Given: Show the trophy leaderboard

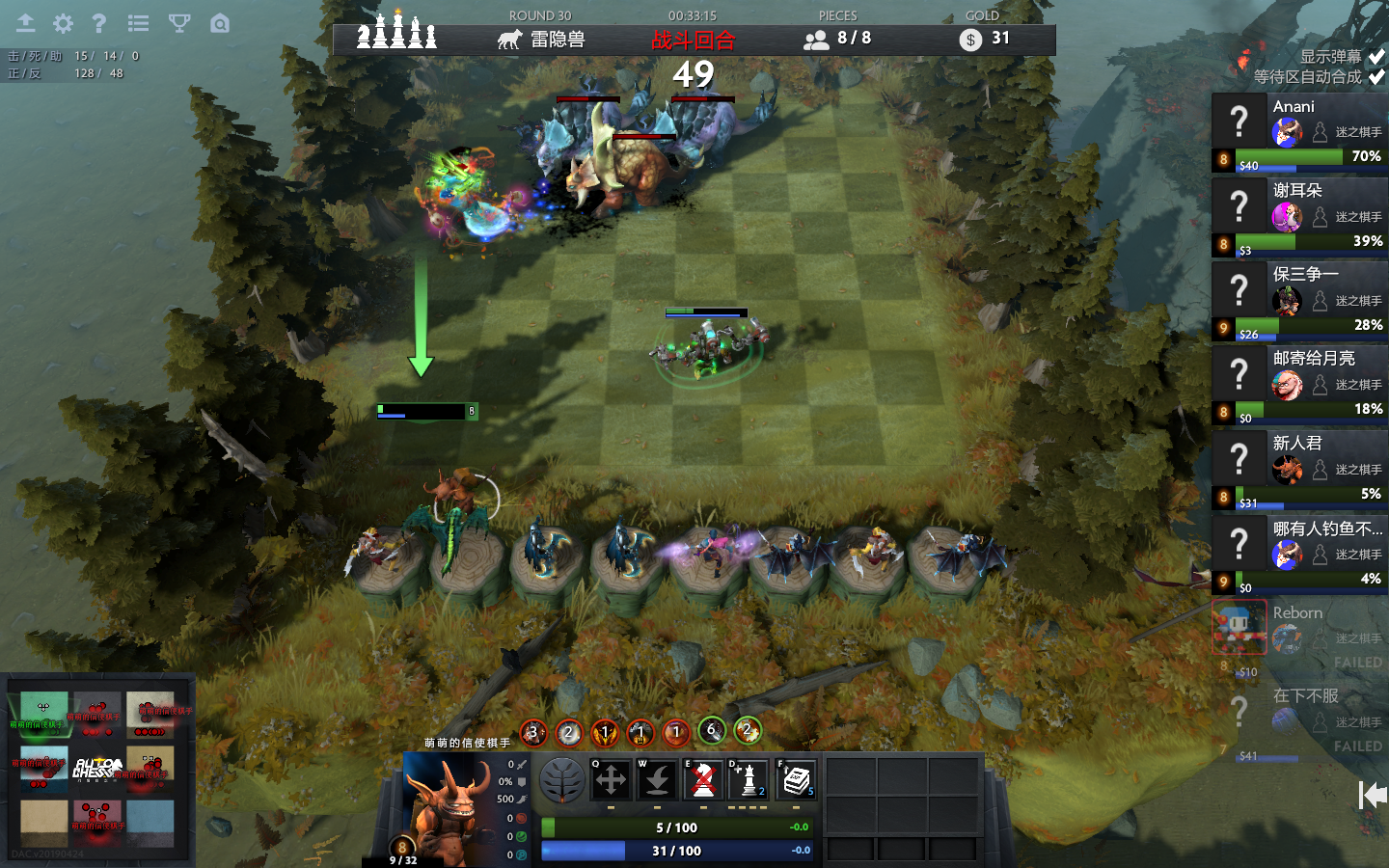Looking at the screenshot, I should coord(179,23).
